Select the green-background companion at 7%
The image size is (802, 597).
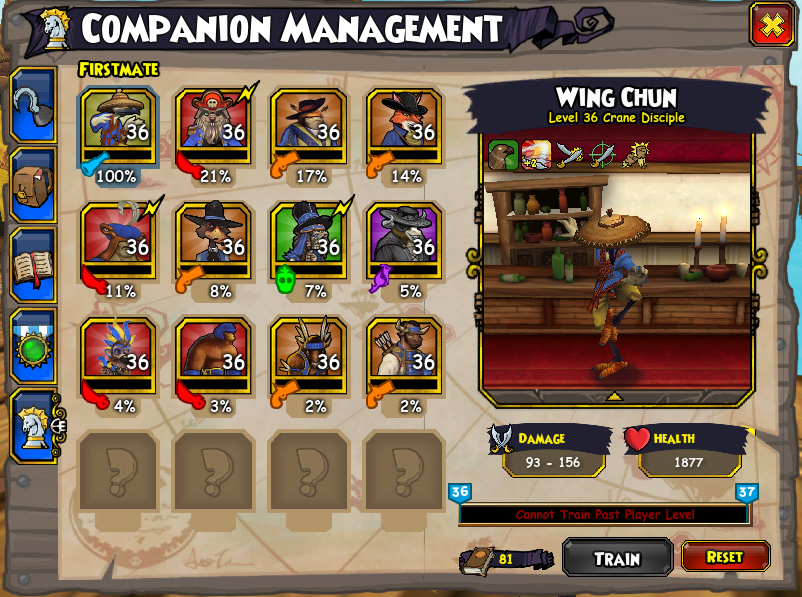pos(309,242)
